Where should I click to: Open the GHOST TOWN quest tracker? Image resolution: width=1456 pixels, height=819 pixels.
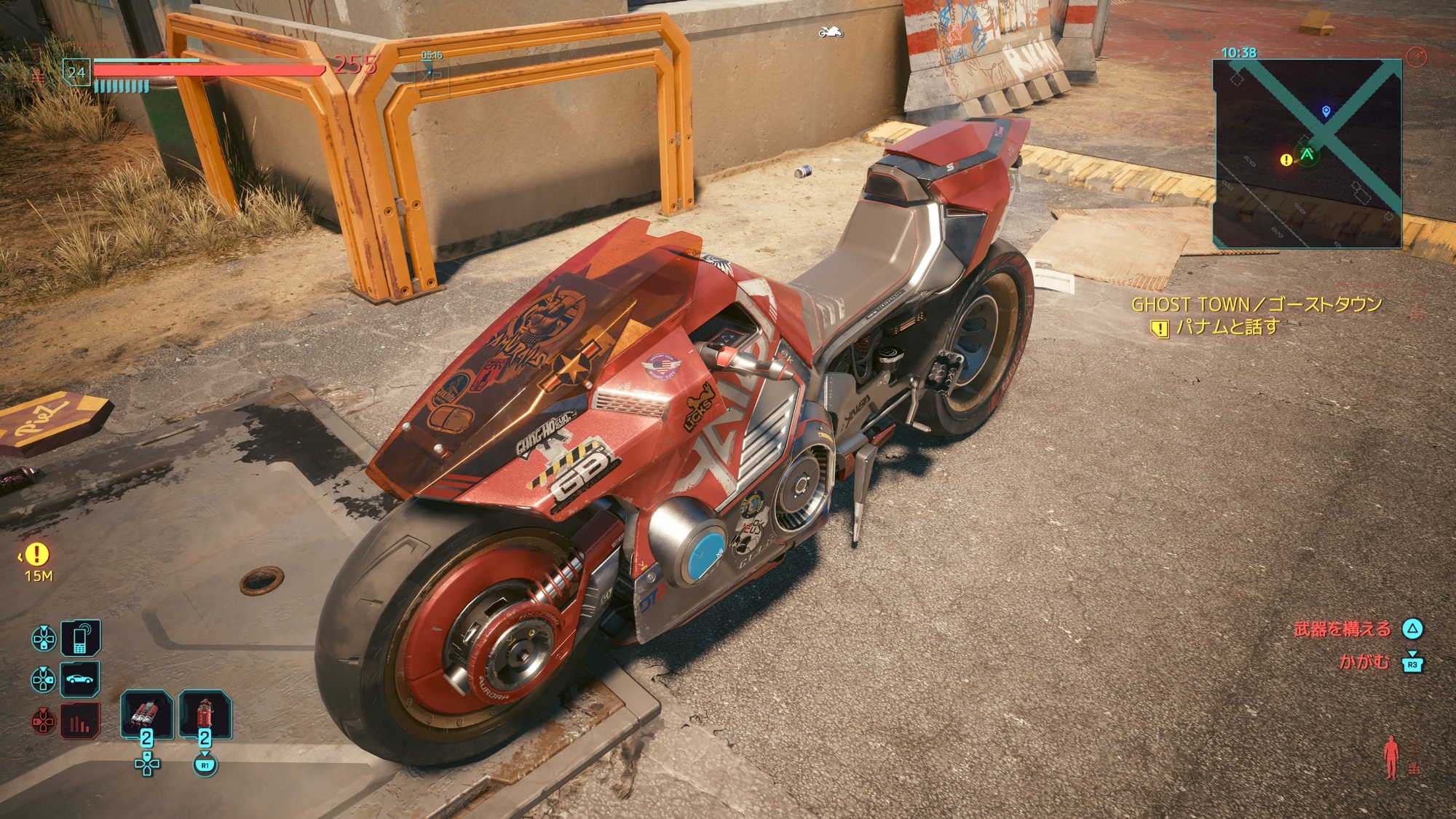(x=1256, y=304)
